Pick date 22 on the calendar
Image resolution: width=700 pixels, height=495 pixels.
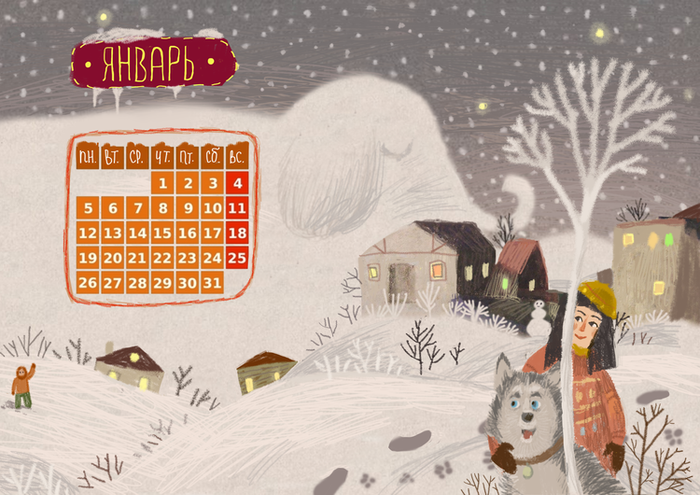(x=161, y=258)
